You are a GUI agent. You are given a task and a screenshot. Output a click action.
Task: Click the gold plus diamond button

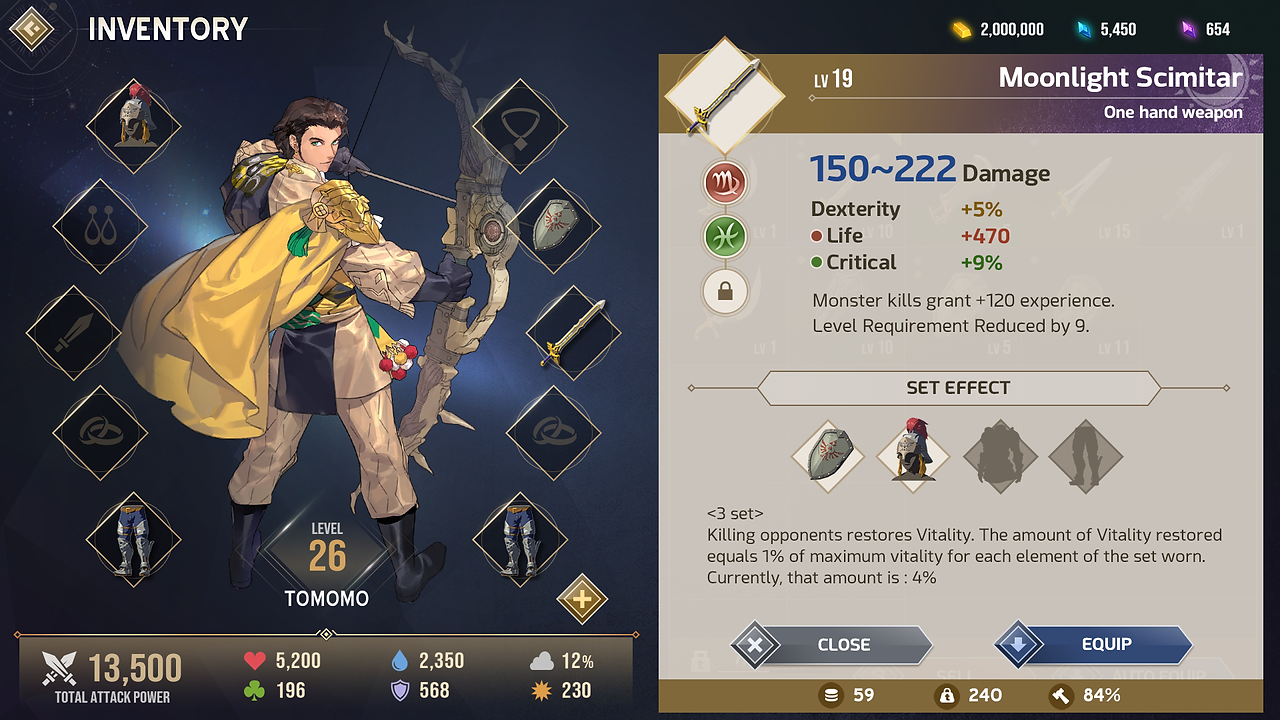pos(582,599)
